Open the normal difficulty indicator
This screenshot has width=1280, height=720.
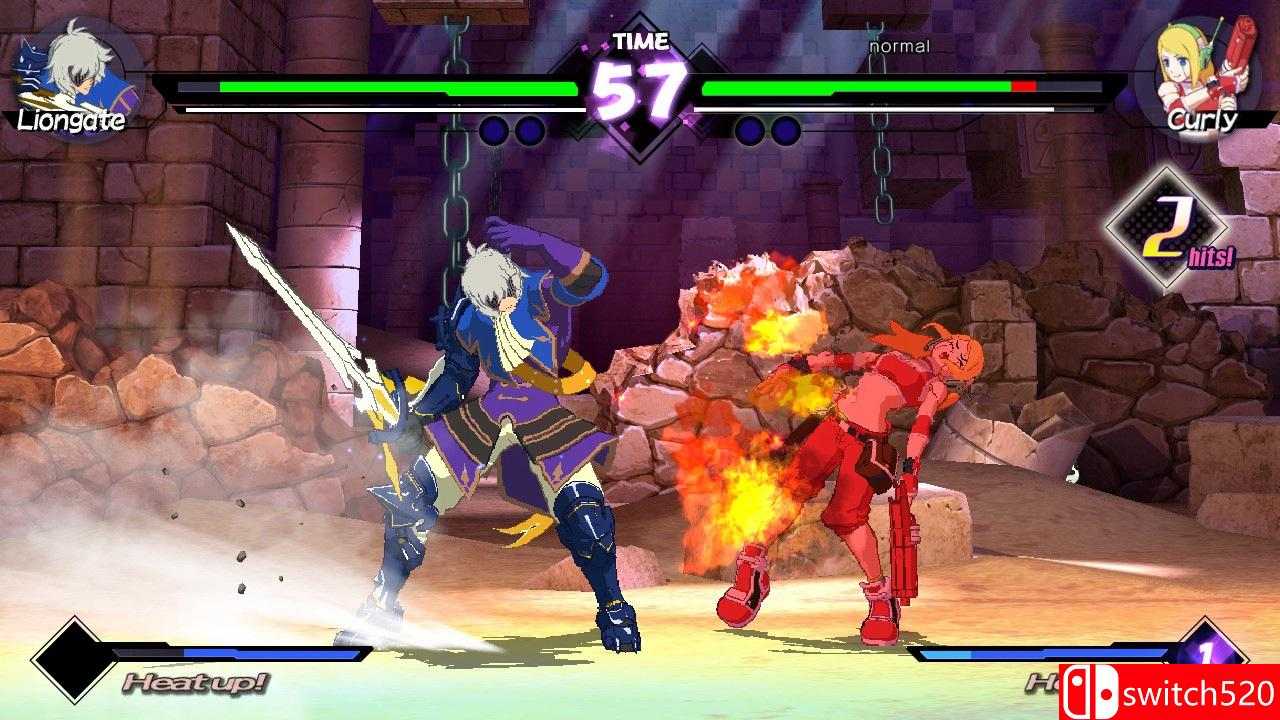pyautogui.click(x=898, y=45)
